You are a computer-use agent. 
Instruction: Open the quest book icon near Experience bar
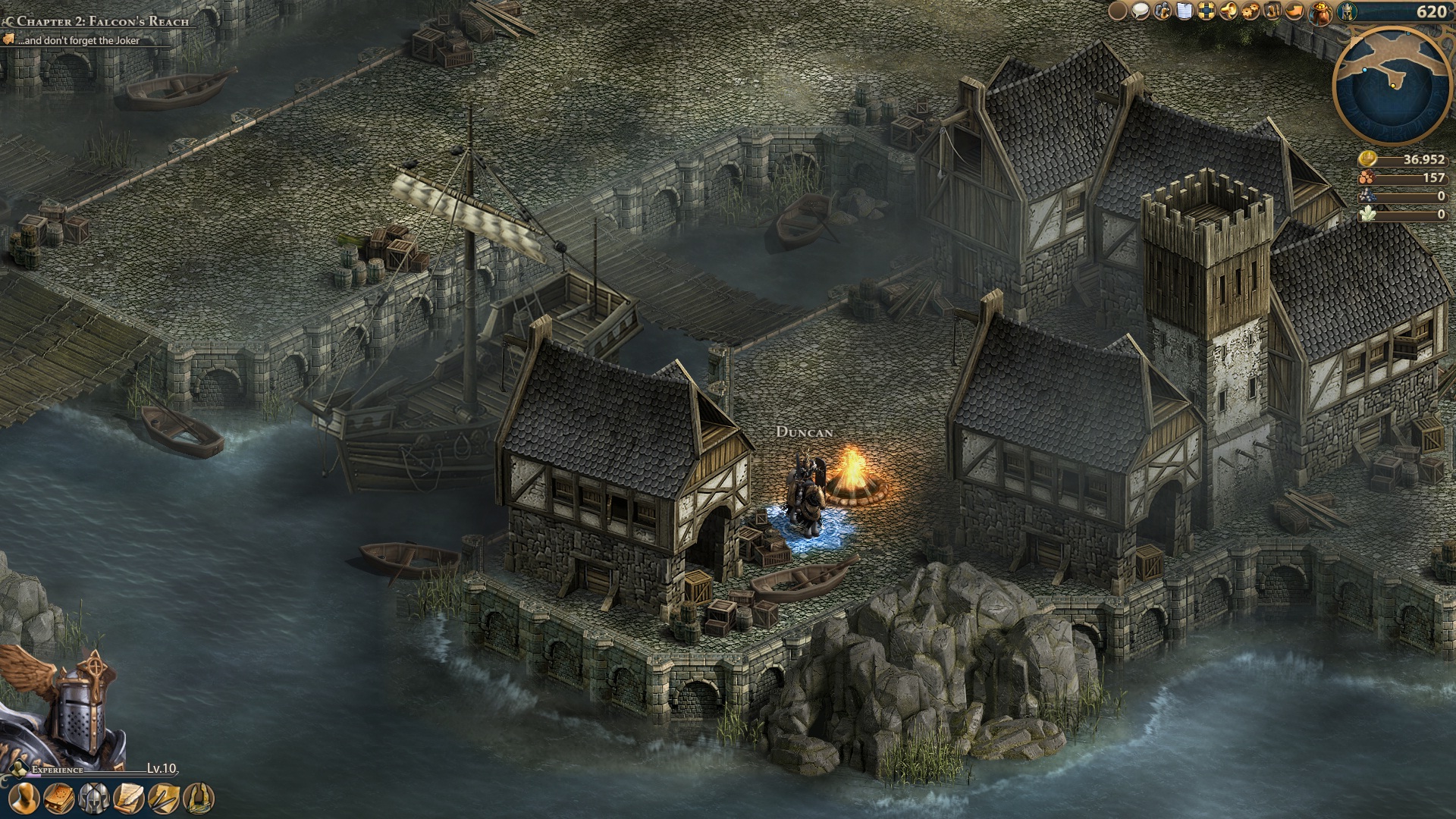click(58, 800)
